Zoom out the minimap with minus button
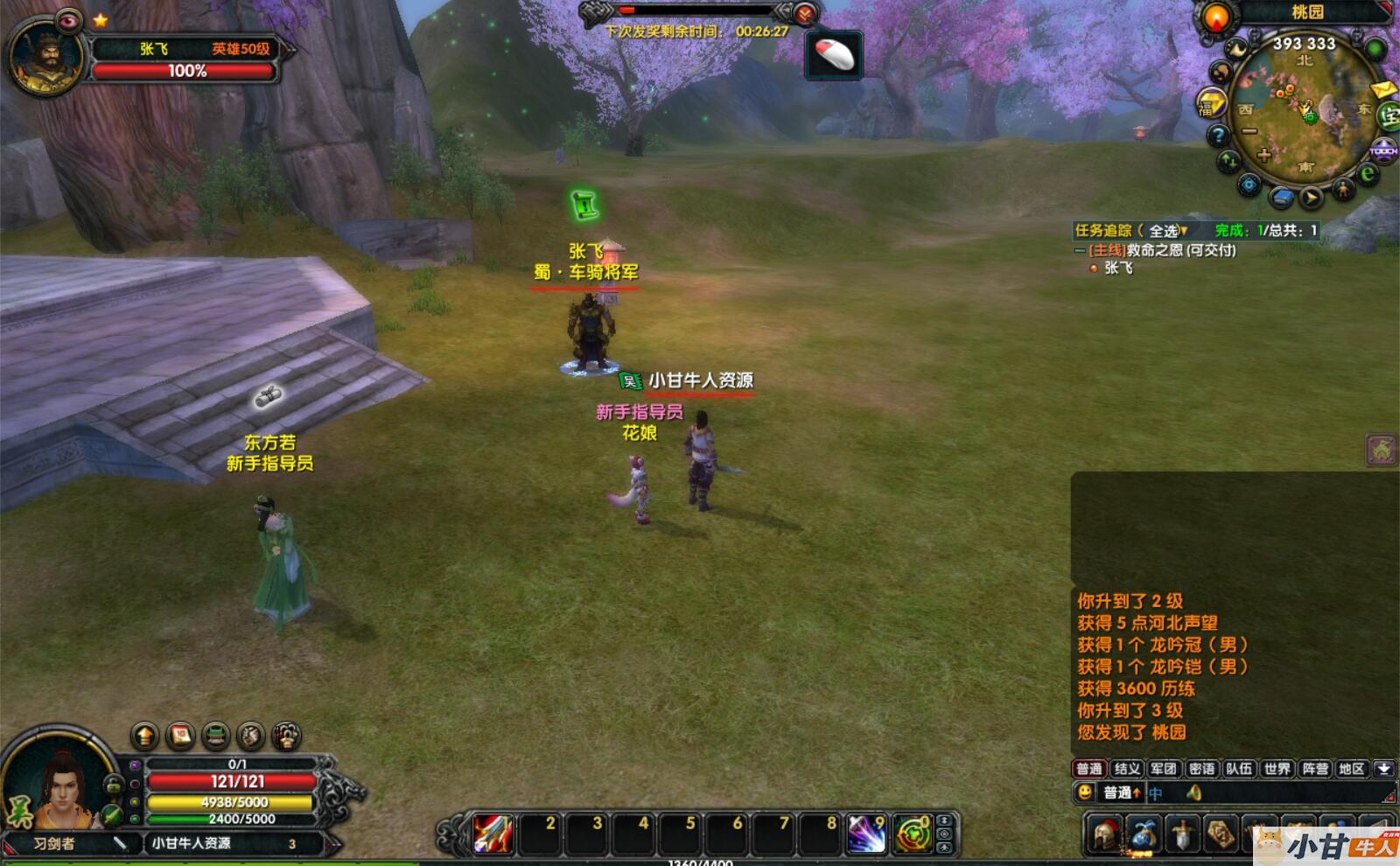Image resolution: width=1400 pixels, height=866 pixels. (x=1249, y=131)
